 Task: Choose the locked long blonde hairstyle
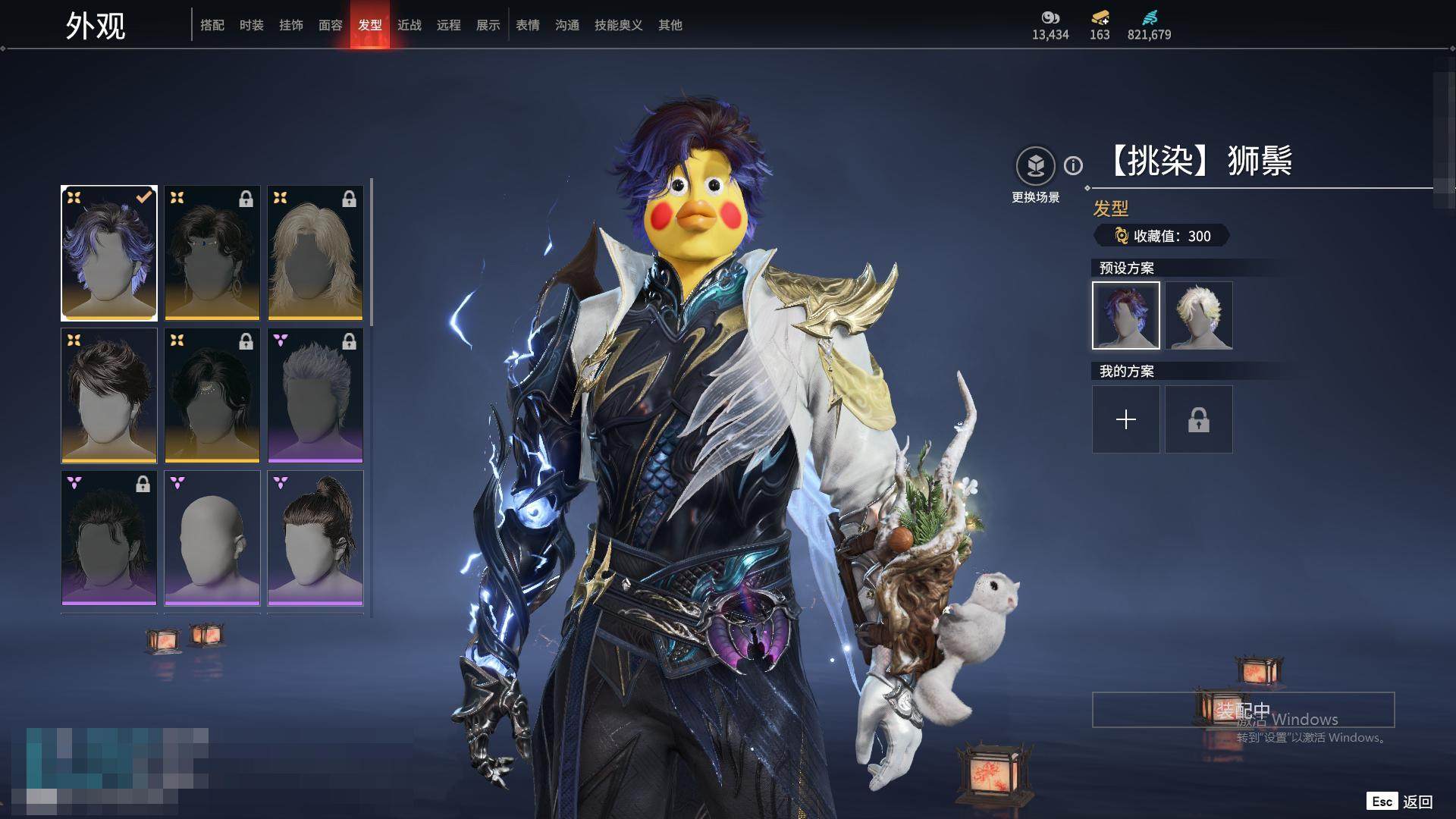[315, 253]
